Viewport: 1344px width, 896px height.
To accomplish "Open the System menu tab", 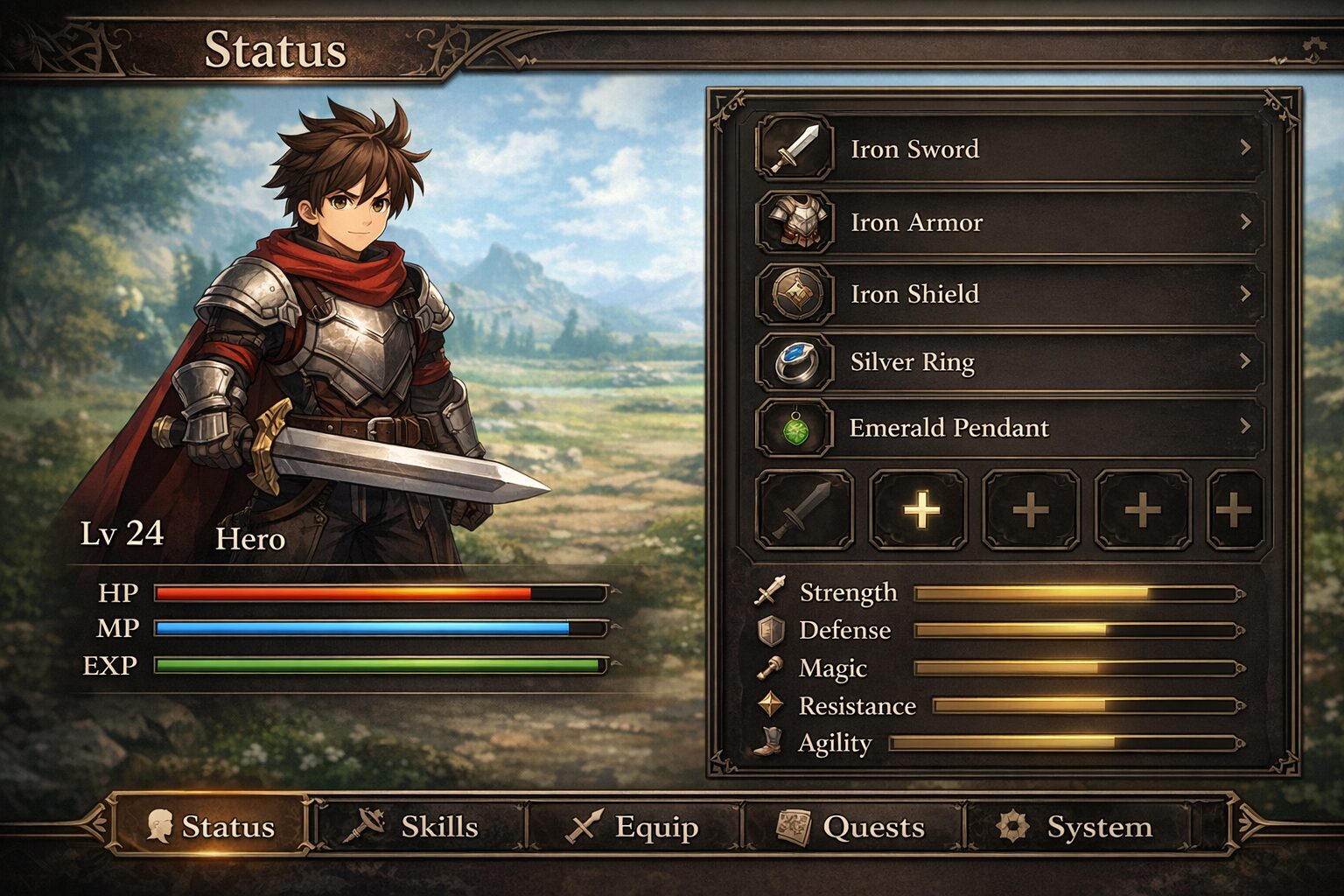I will (1076, 826).
